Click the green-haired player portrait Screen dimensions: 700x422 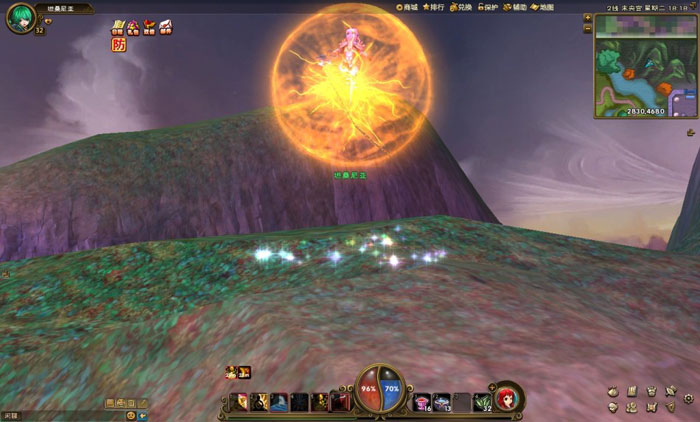20,18
